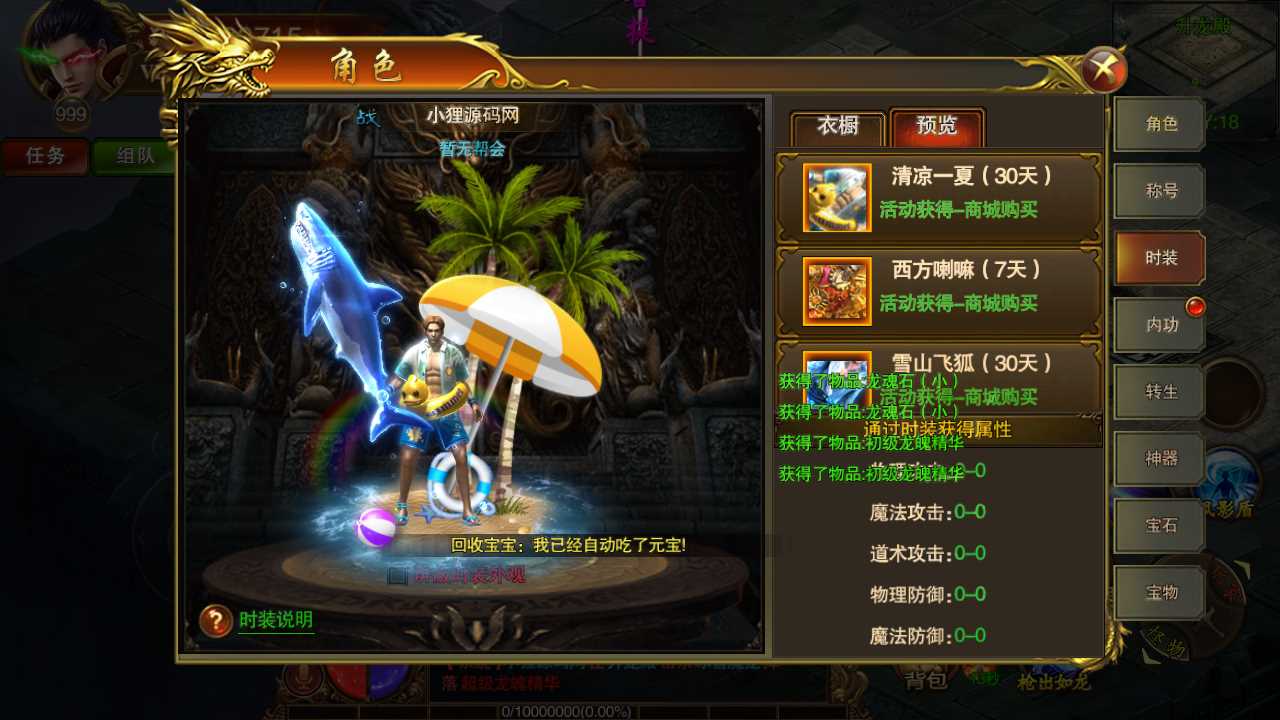
Task: Open the 内功 panel from right sidebar
Action: pyautogui.click(x=1158, y=325)
